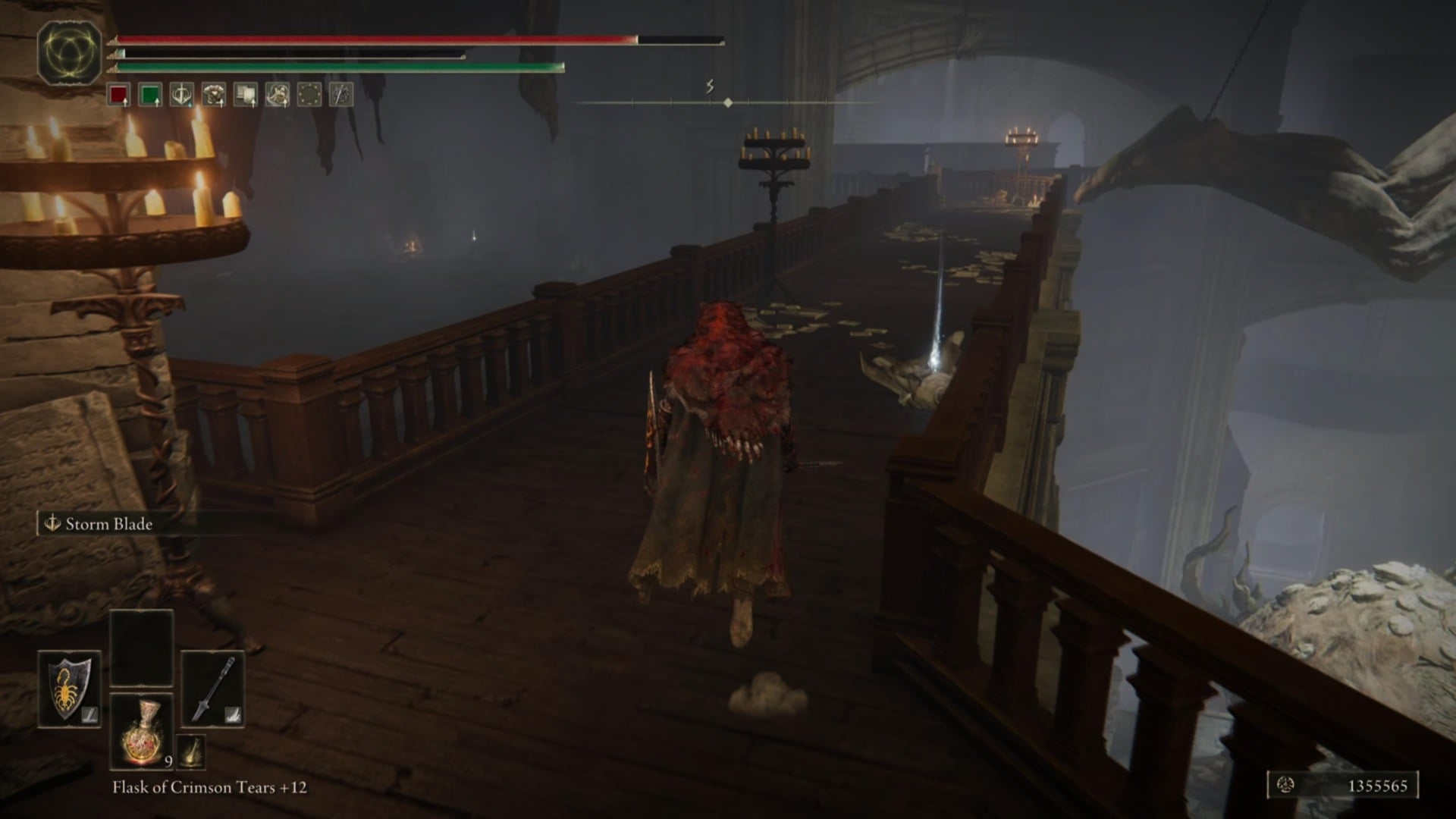Click the armor defense buff status icon
This screenshot has width=1456, height=819.
click(212, 96)
